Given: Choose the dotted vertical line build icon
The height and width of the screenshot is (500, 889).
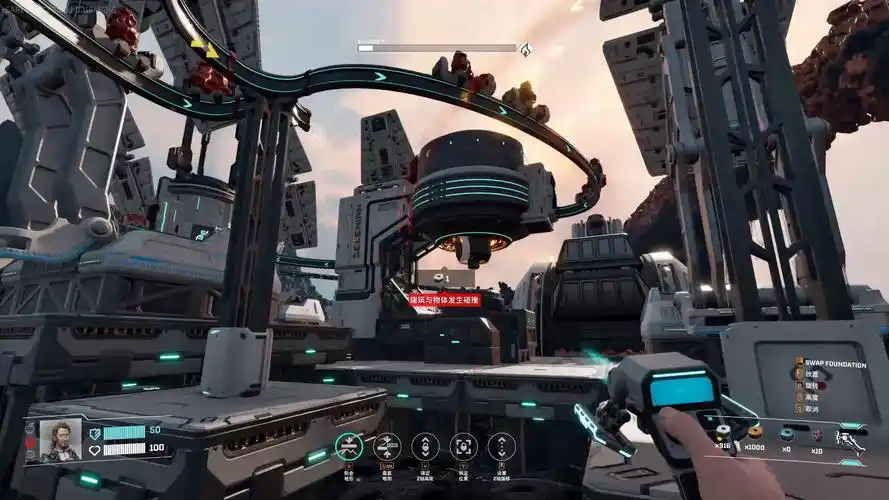Looking at the screenshot, I should 501,445.
